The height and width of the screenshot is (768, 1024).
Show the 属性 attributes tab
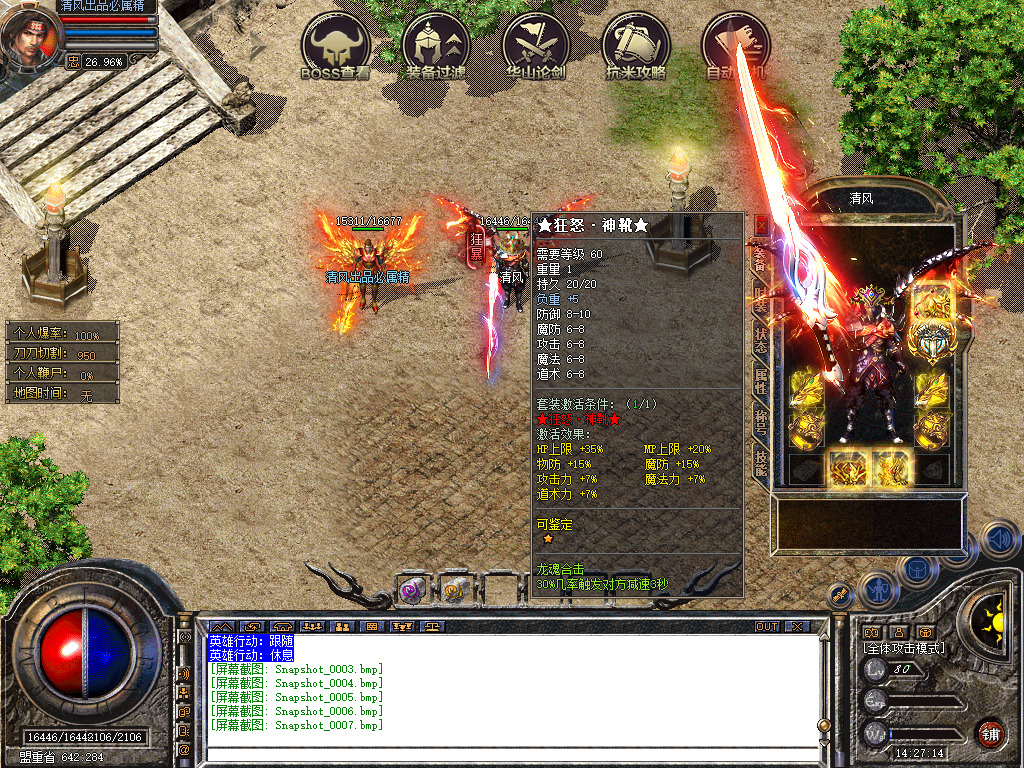pyautogui.click(x=761, y=381)
